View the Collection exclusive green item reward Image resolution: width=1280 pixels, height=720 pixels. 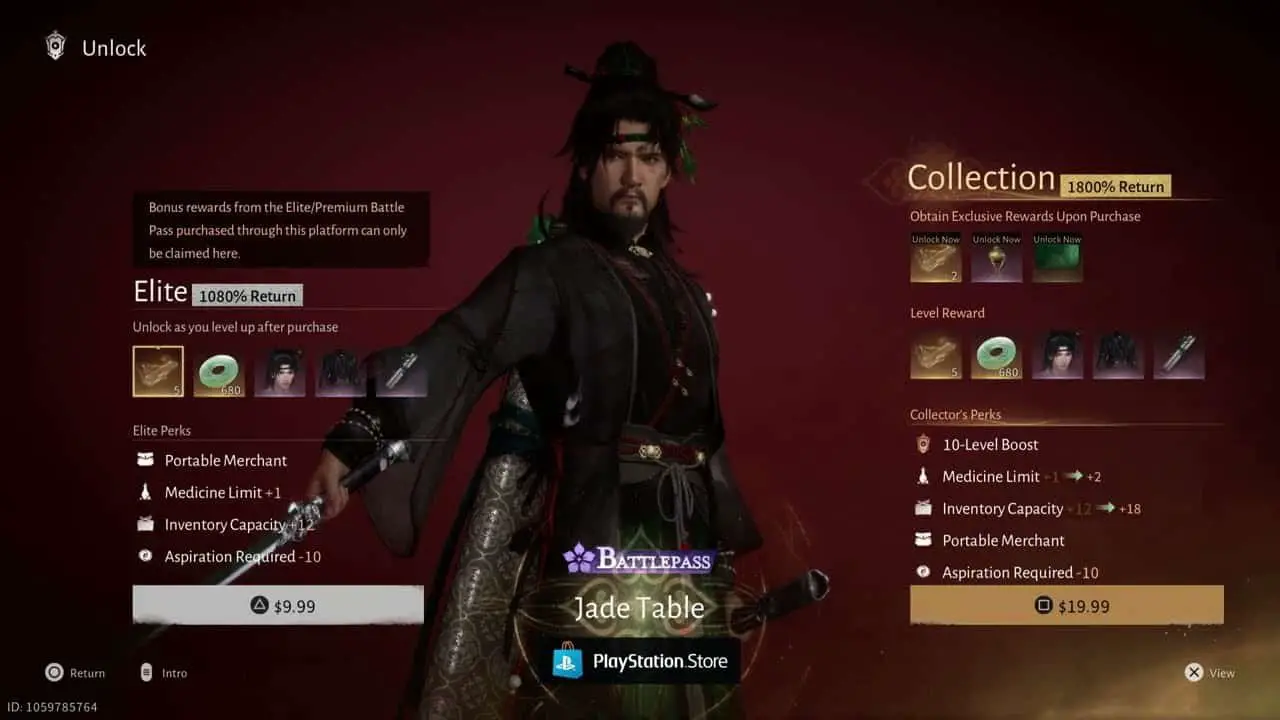click(x=1057, y=258)
